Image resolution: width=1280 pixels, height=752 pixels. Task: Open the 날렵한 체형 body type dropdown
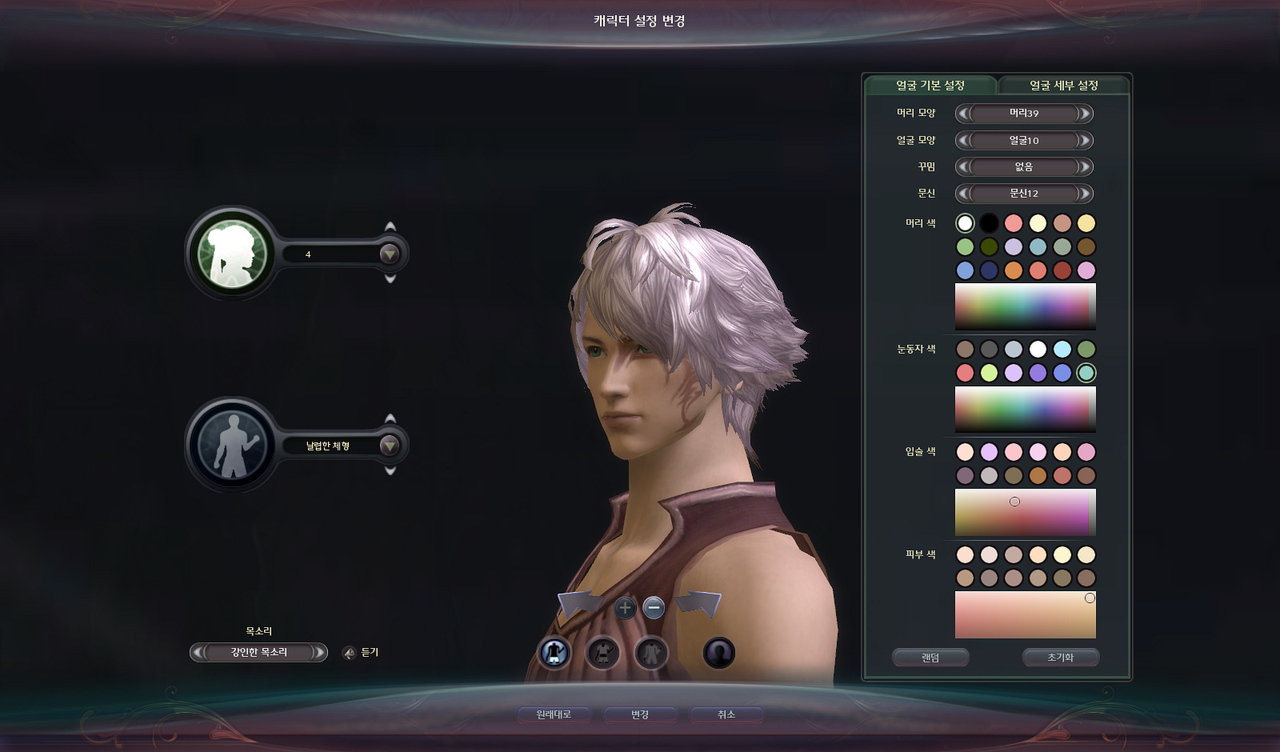pyautogui.click(x=390, y=446)
